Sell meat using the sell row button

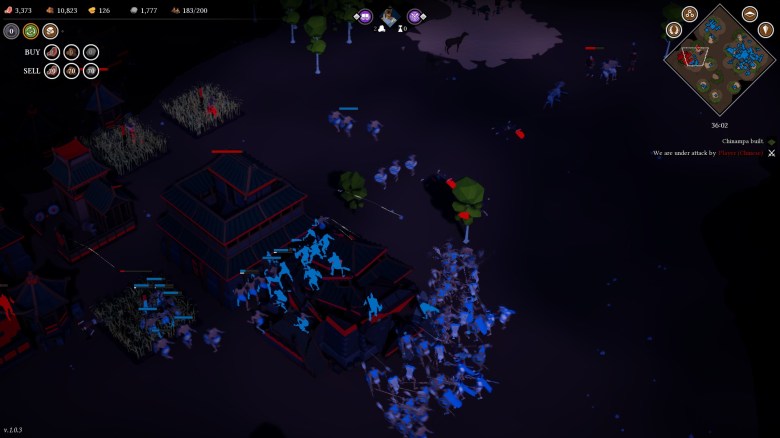[51, 71]
